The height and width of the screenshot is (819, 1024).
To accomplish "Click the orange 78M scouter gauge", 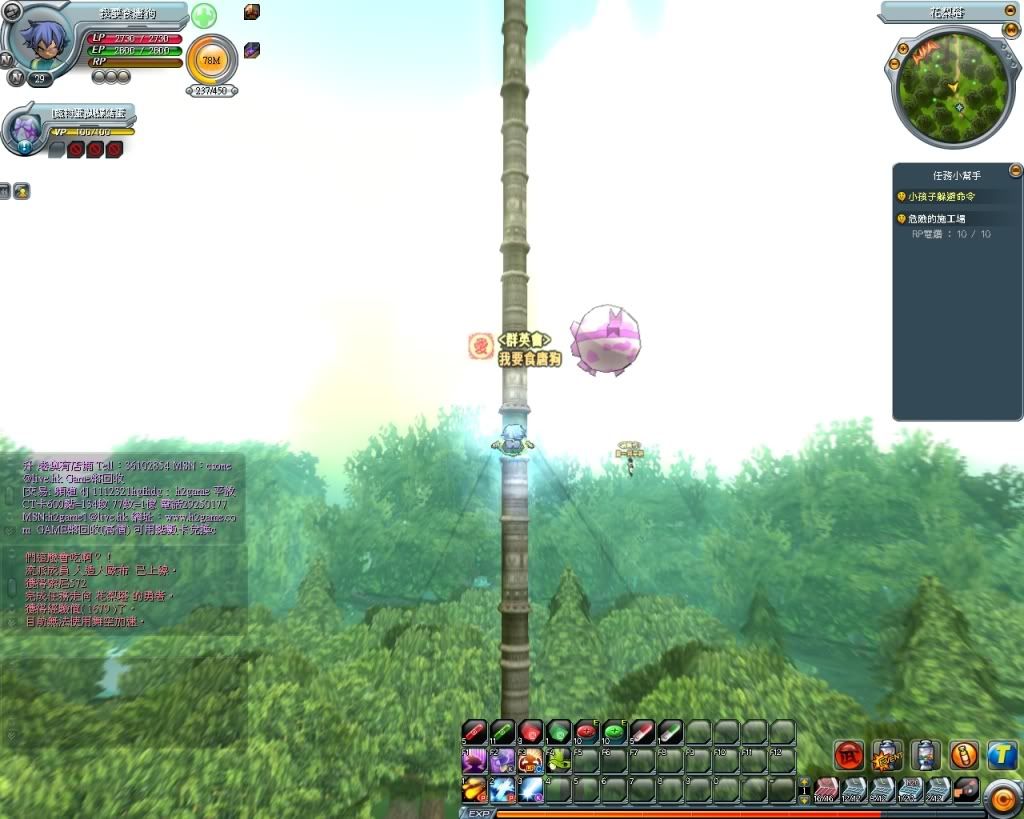I will [x=211, y=60].
